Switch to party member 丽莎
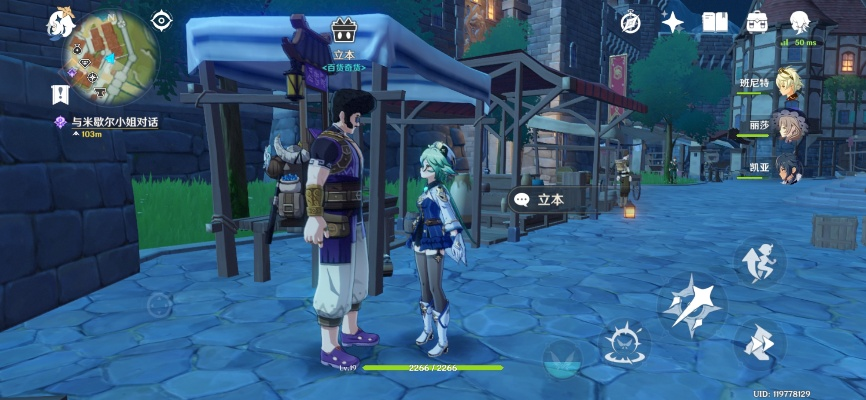The width and height of the screenshot is (866, 400). [x=790, y=125]
